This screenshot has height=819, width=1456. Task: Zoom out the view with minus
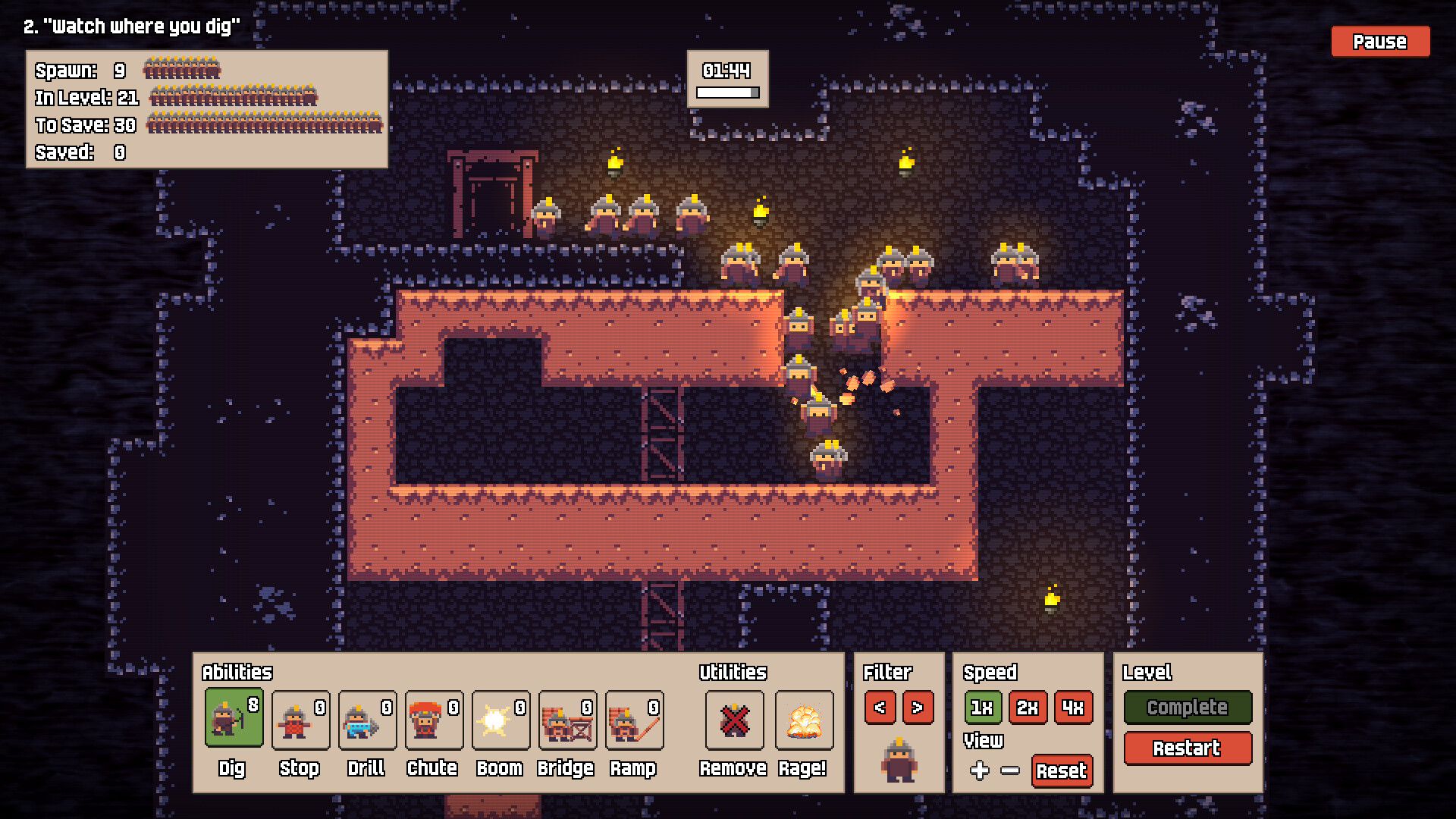(x=1009, y=770)
